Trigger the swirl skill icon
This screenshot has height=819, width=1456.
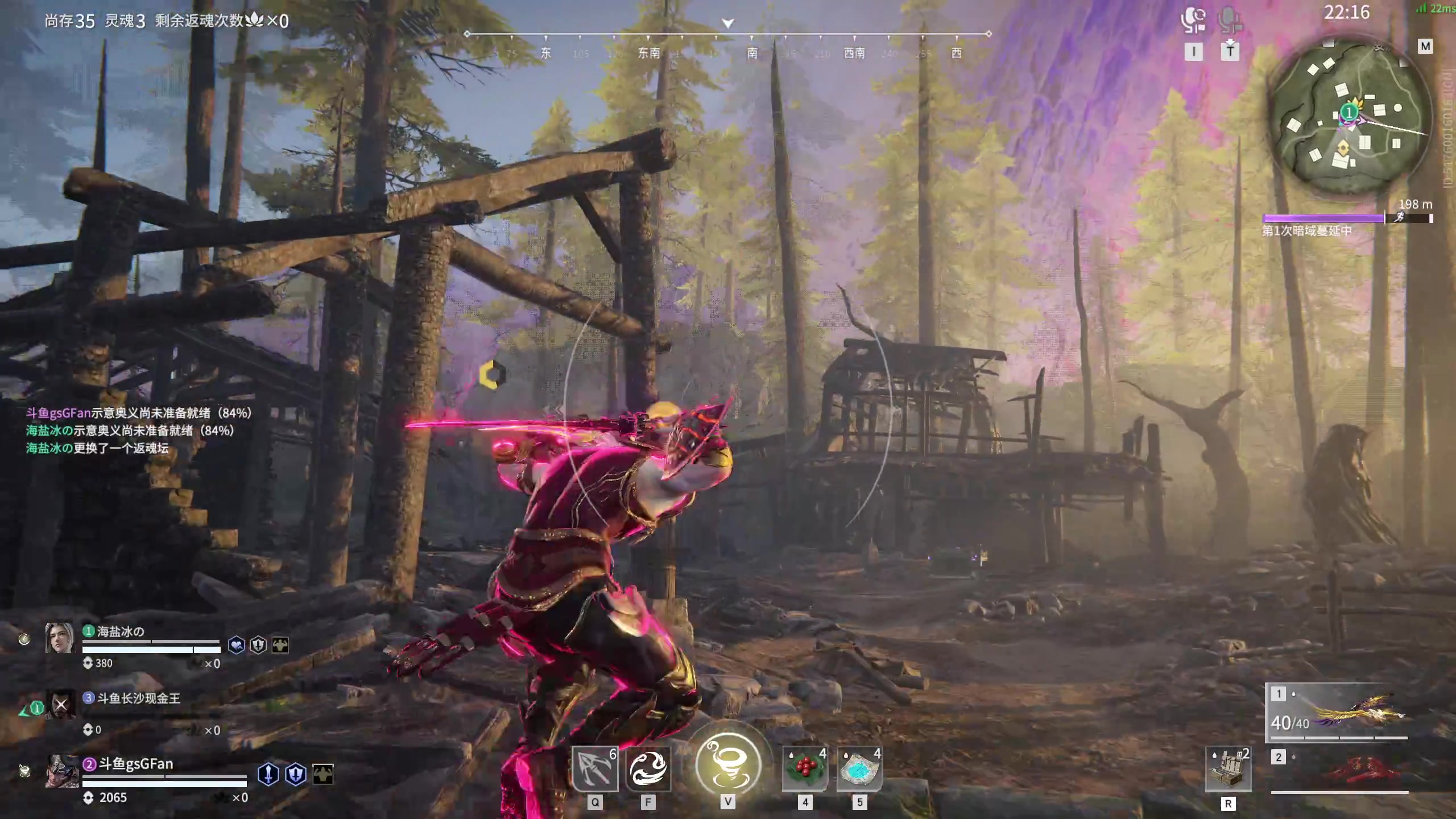[x=648, y=769]
